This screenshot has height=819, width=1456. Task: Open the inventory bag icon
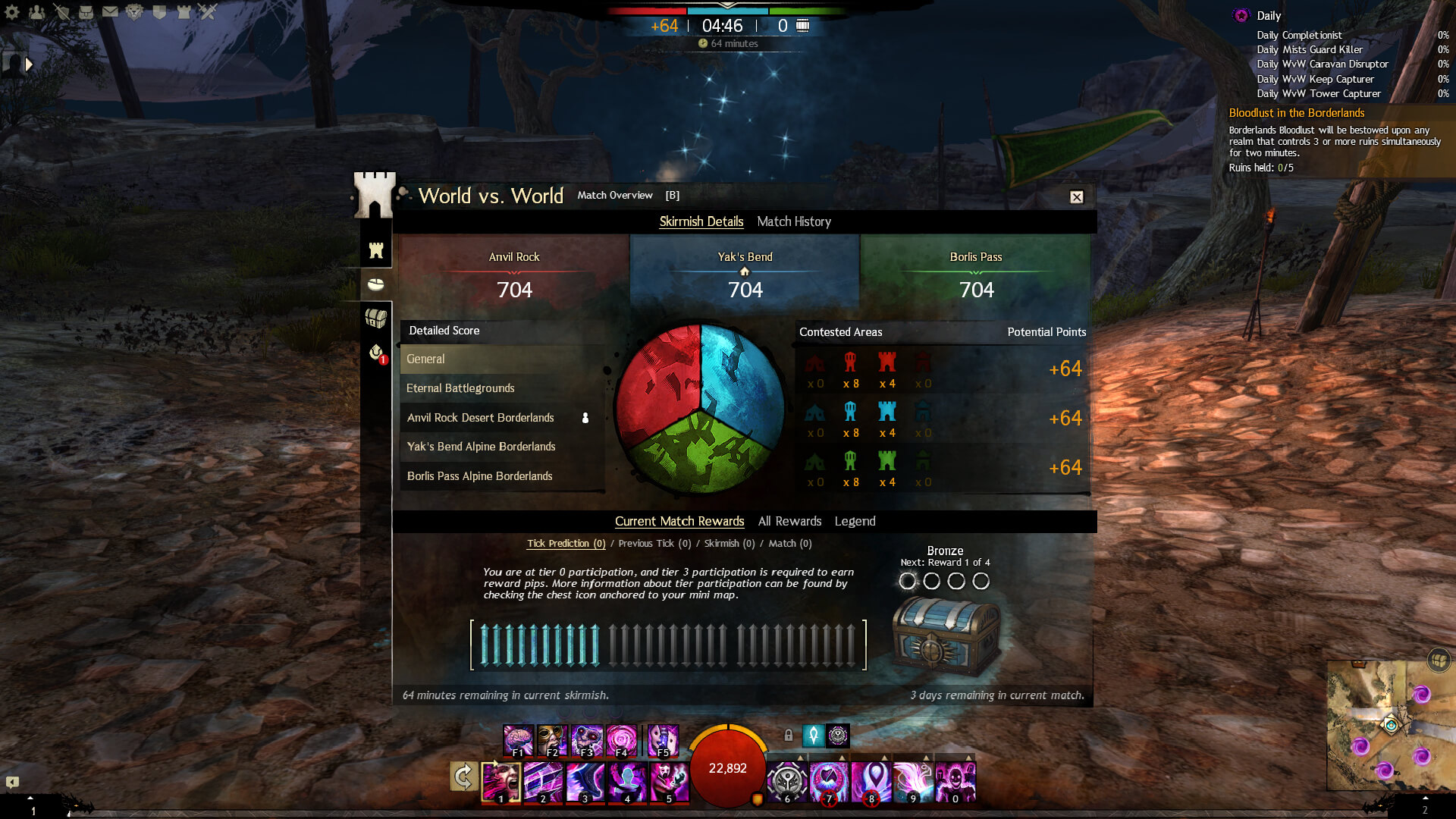click(86, 11)
